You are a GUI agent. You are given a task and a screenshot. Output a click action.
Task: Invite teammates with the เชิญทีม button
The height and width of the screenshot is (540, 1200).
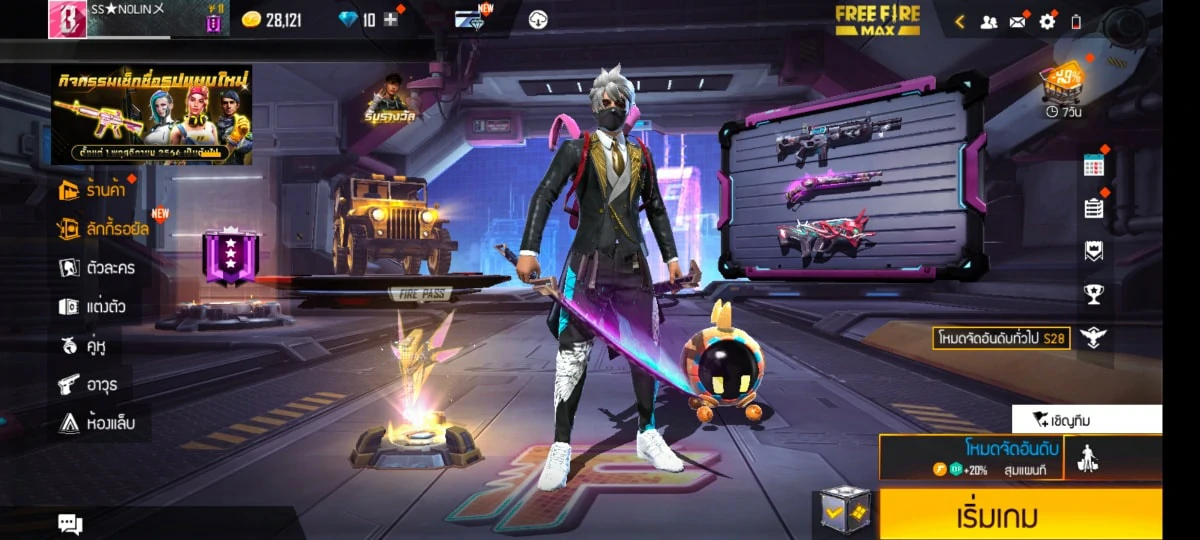(1086, 419)
